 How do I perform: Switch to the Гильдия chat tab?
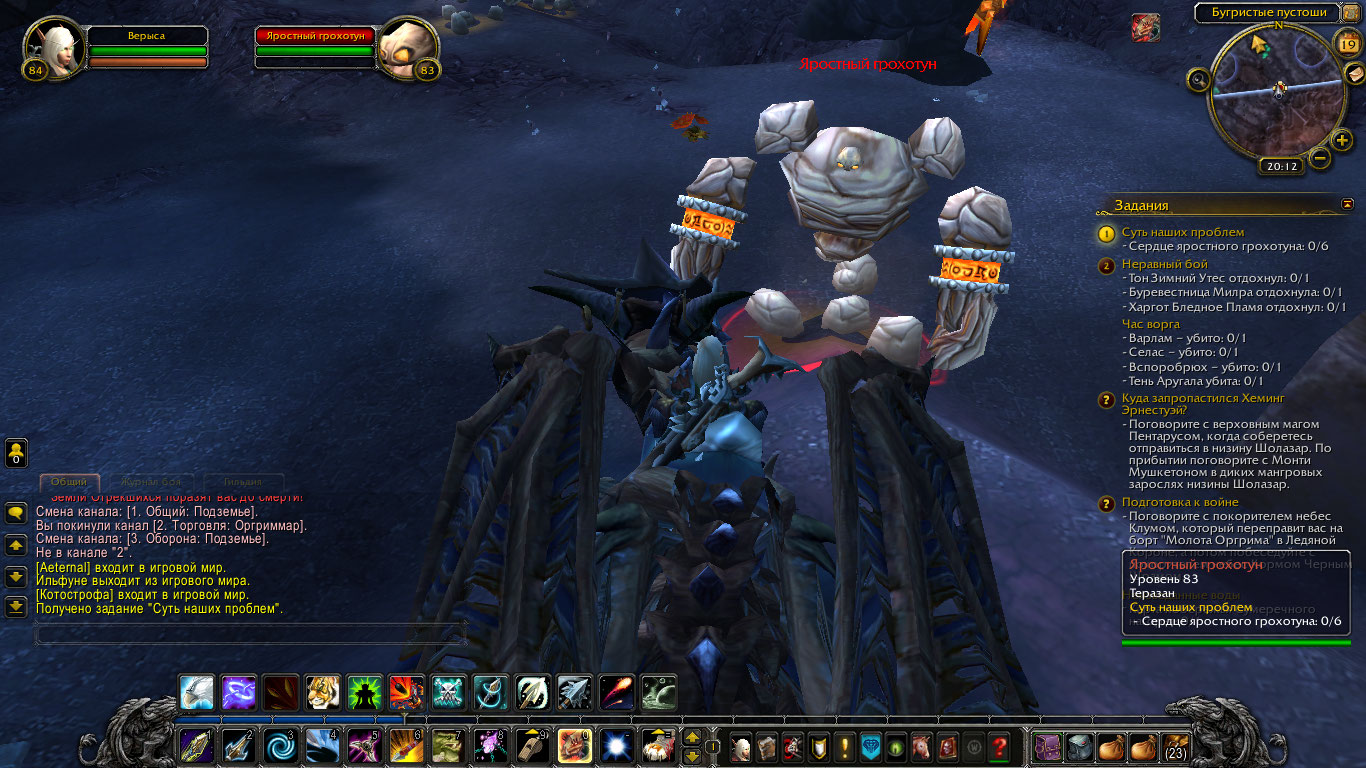[243, 482]
